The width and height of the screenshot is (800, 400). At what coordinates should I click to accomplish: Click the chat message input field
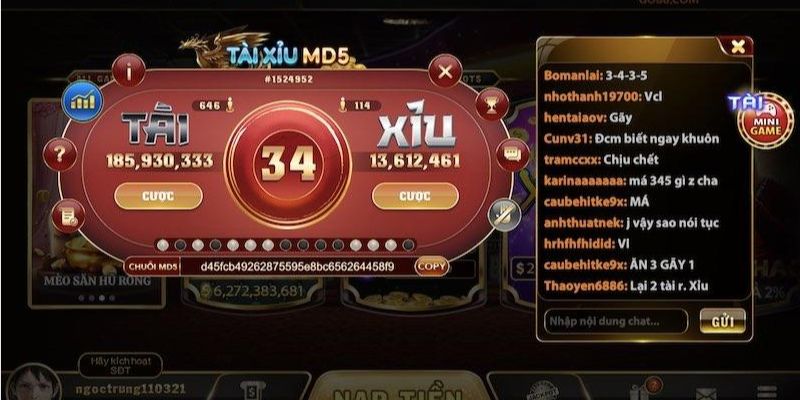(x=616, y=321)
